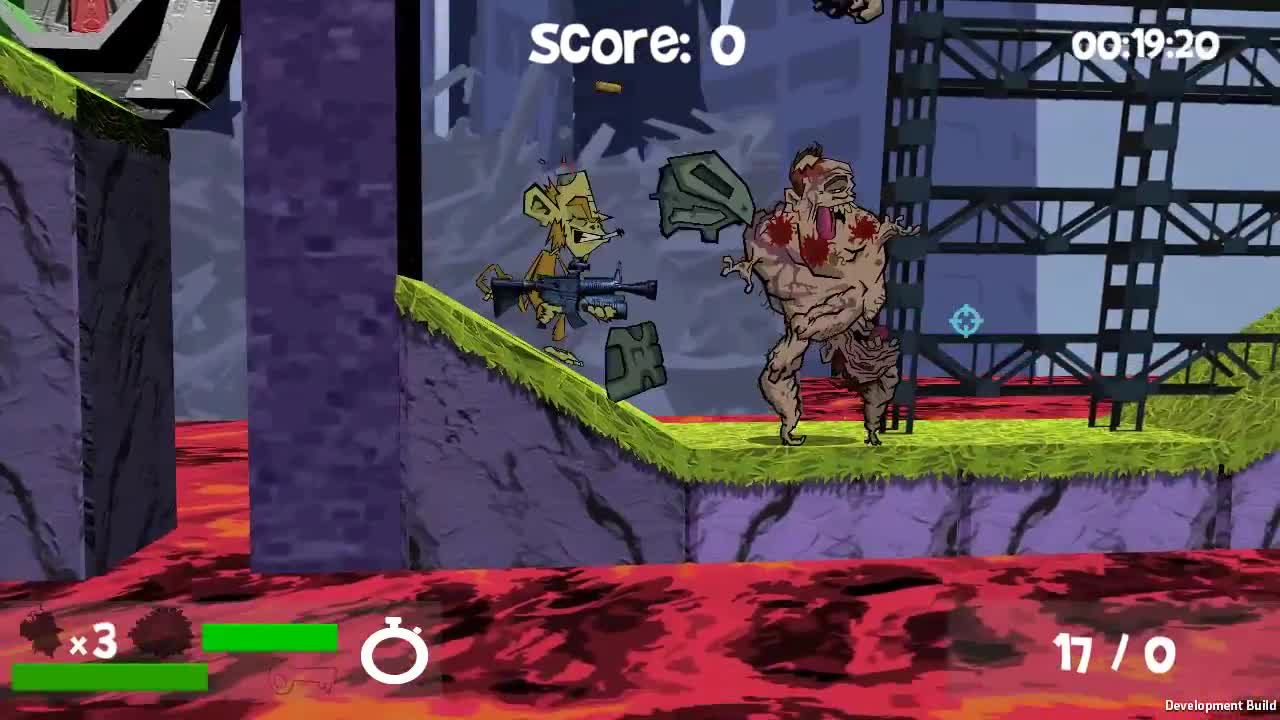Click the stopwatch icon in the HUD
This screenshot has width=1280, height=720.
point(396,655)
